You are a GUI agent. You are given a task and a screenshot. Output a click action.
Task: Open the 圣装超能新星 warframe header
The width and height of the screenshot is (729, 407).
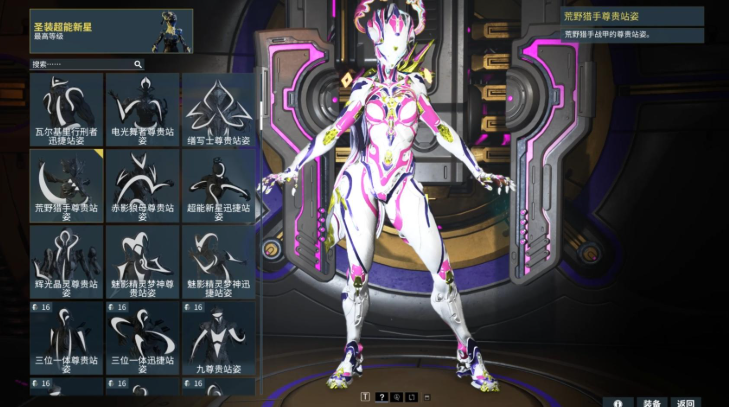point(111,31)
